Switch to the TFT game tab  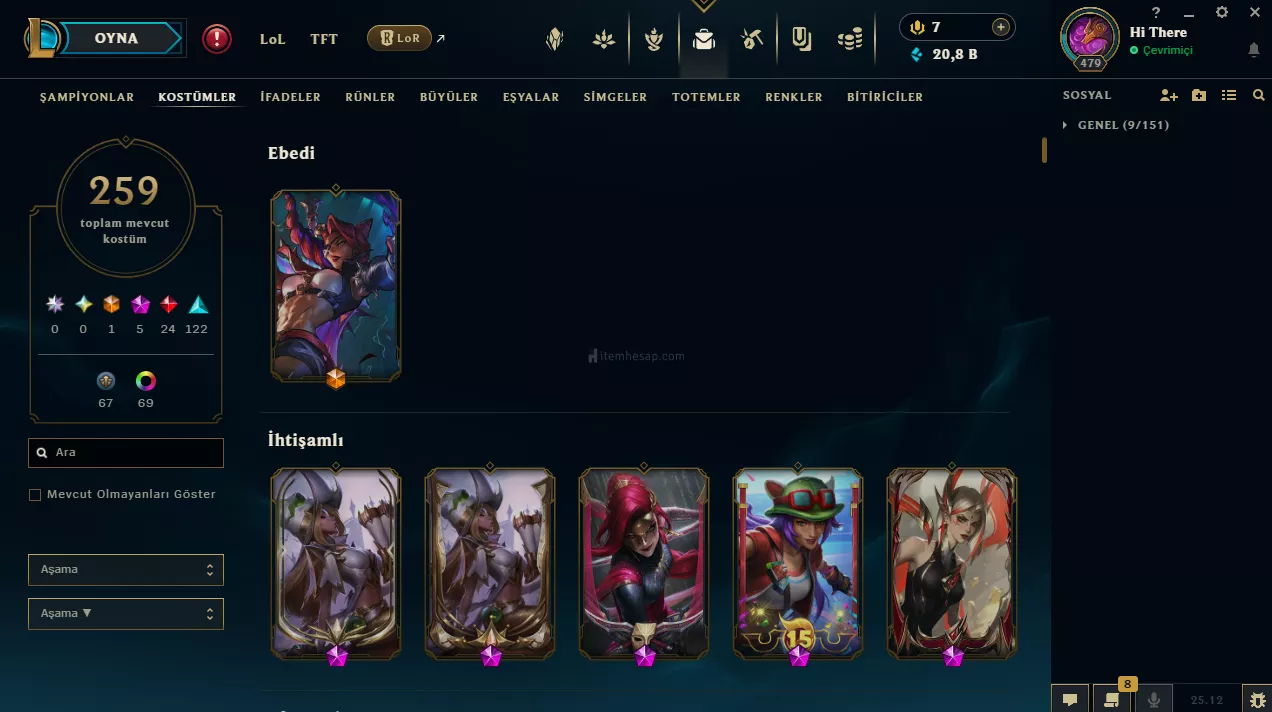tap(324, 39)
